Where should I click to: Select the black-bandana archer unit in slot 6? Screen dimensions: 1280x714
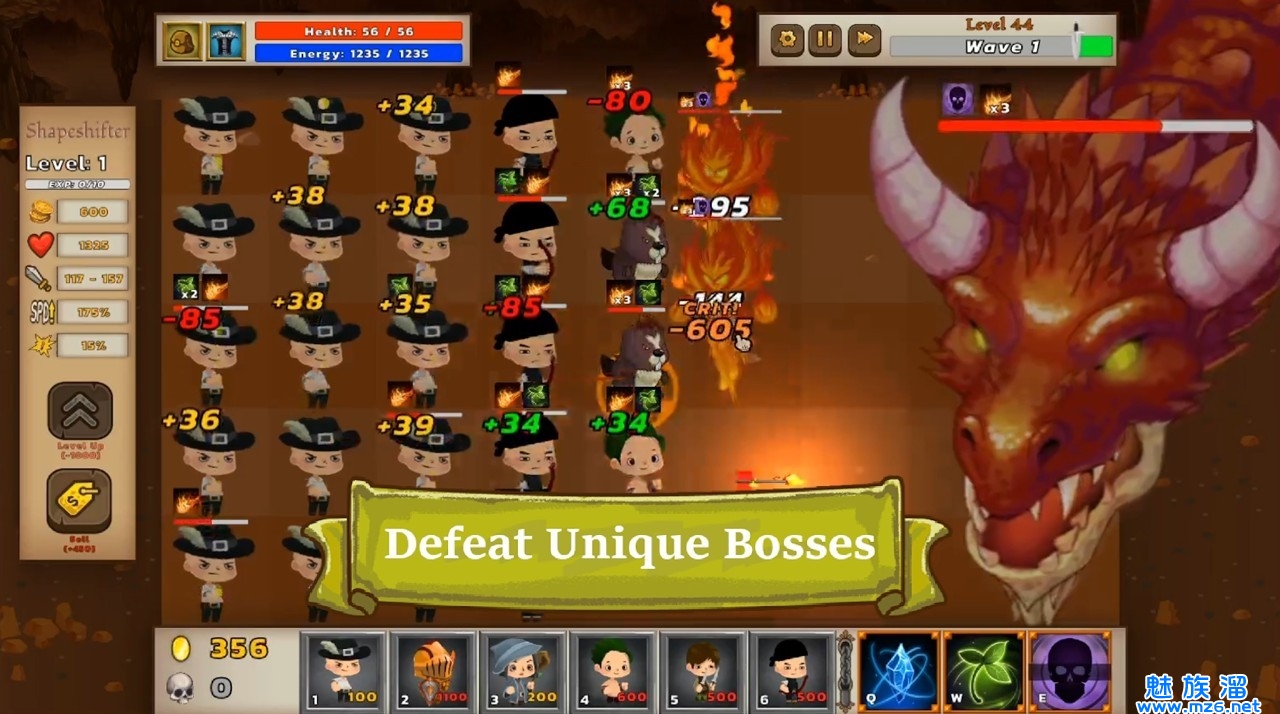[x=791, y=670]
